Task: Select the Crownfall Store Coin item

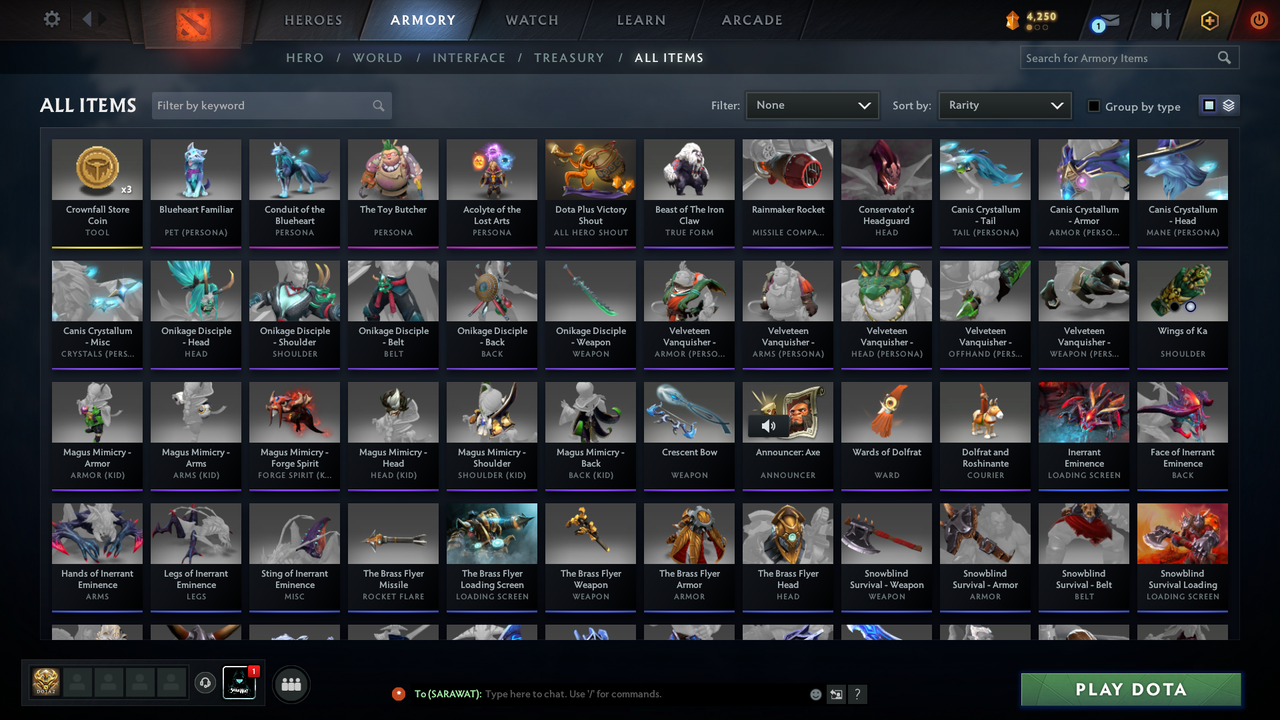Action: pos(97,190)
